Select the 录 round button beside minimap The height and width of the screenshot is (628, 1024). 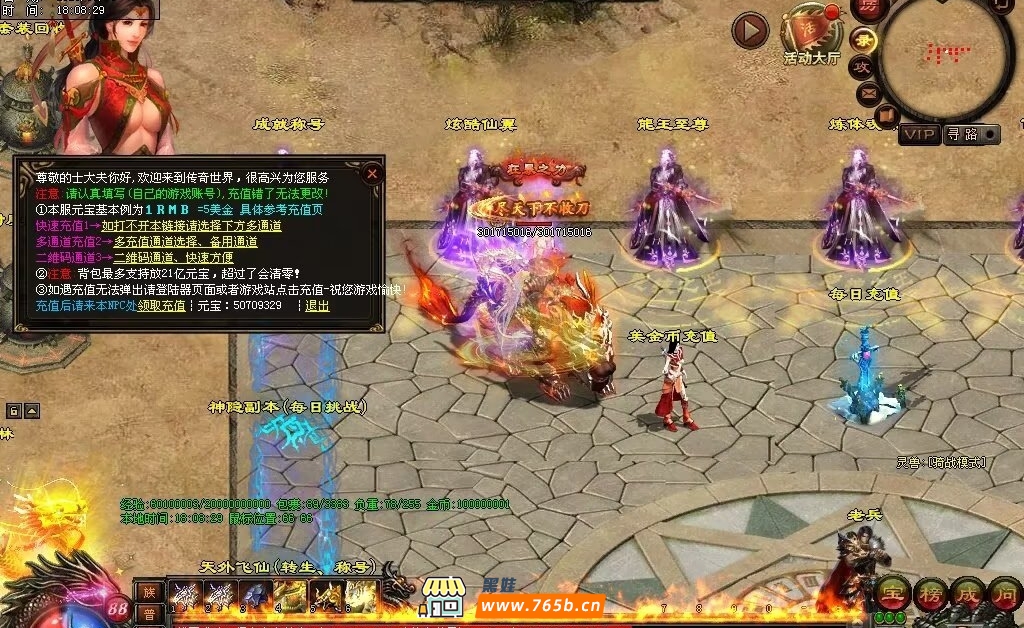[x=864, y=40]
